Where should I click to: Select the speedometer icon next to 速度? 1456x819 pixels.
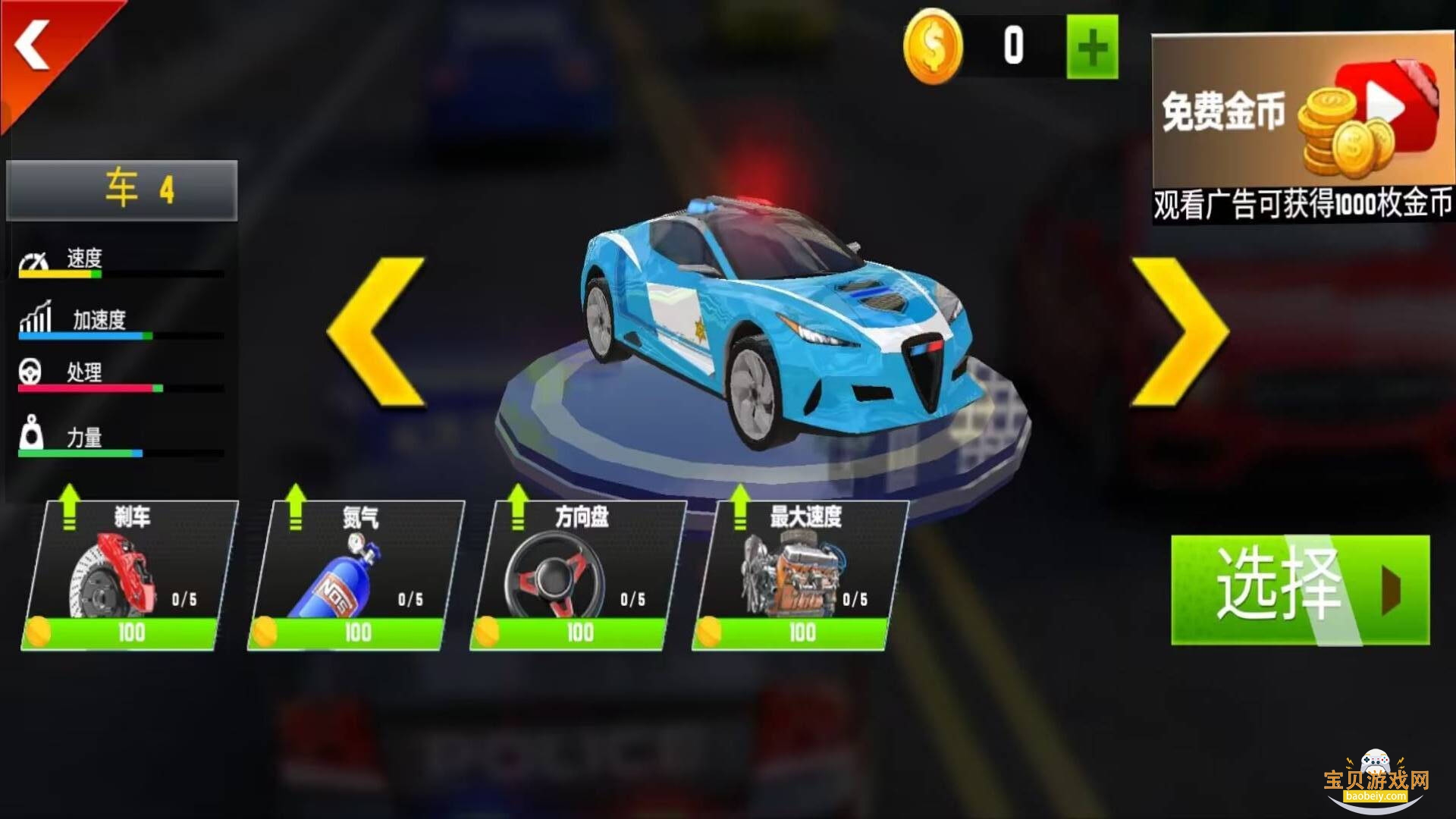tap(32, 258)
